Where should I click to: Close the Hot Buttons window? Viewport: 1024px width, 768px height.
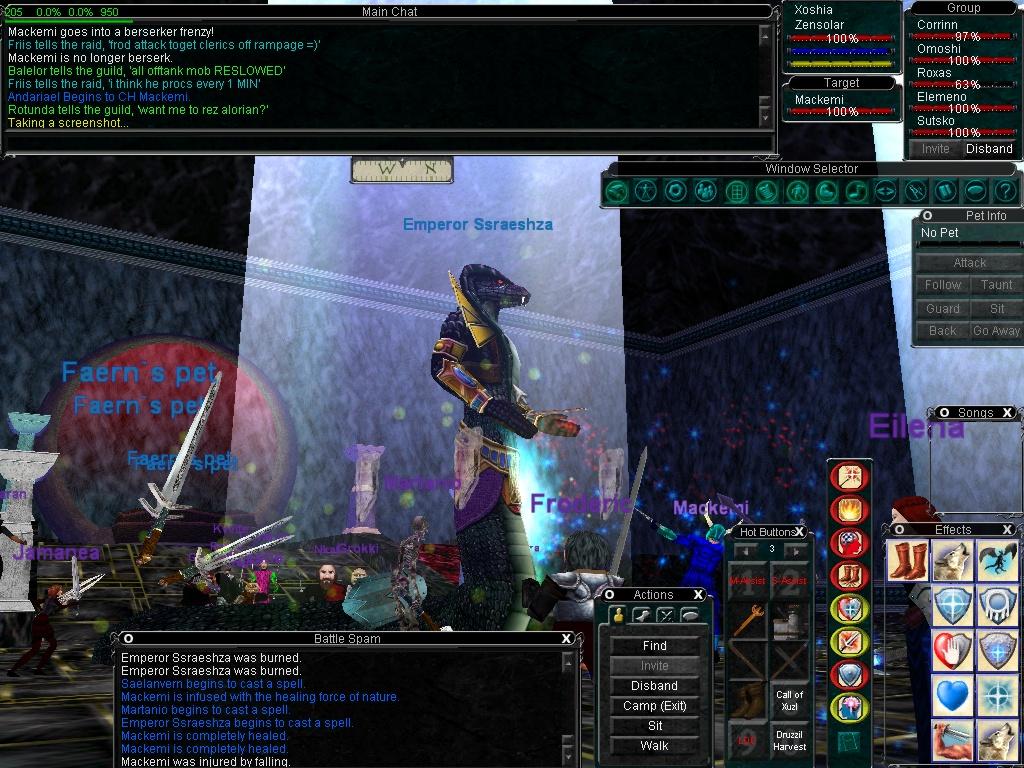click(x=800, y=532)
